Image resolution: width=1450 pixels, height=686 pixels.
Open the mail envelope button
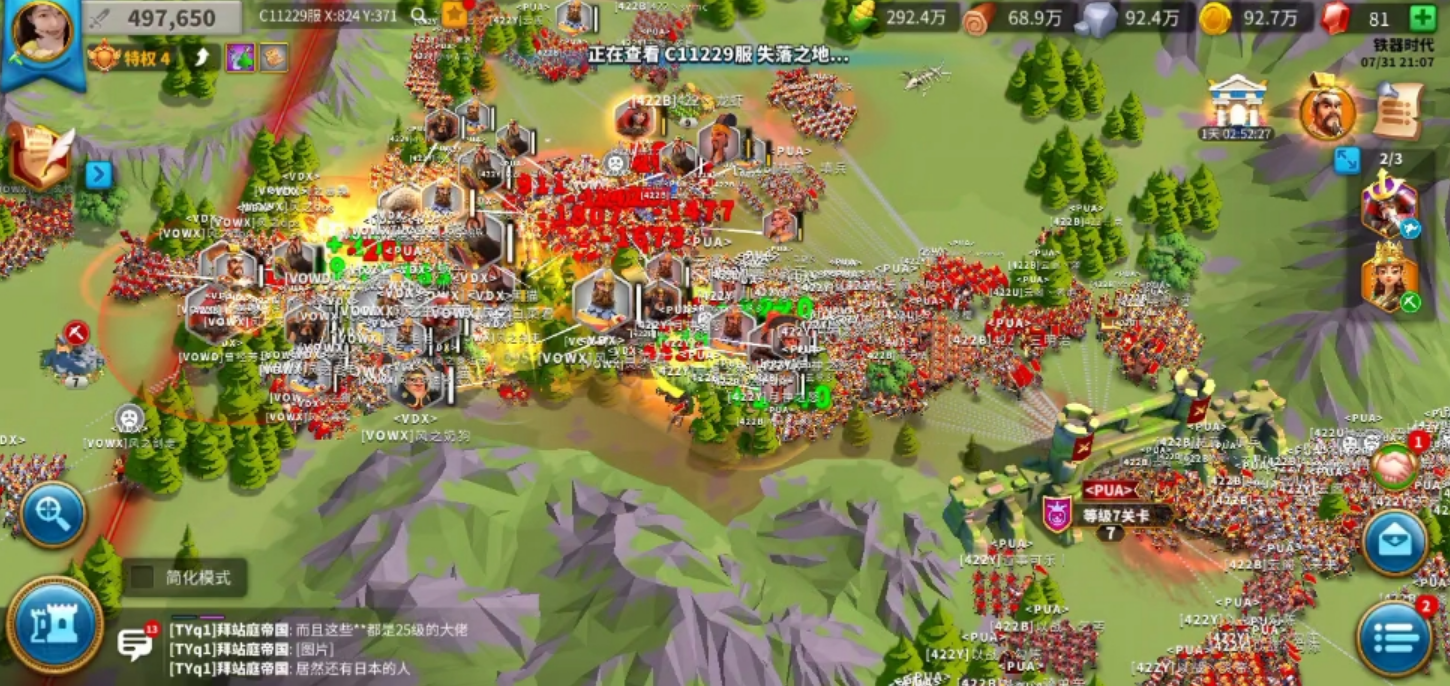coord(1394,543)
